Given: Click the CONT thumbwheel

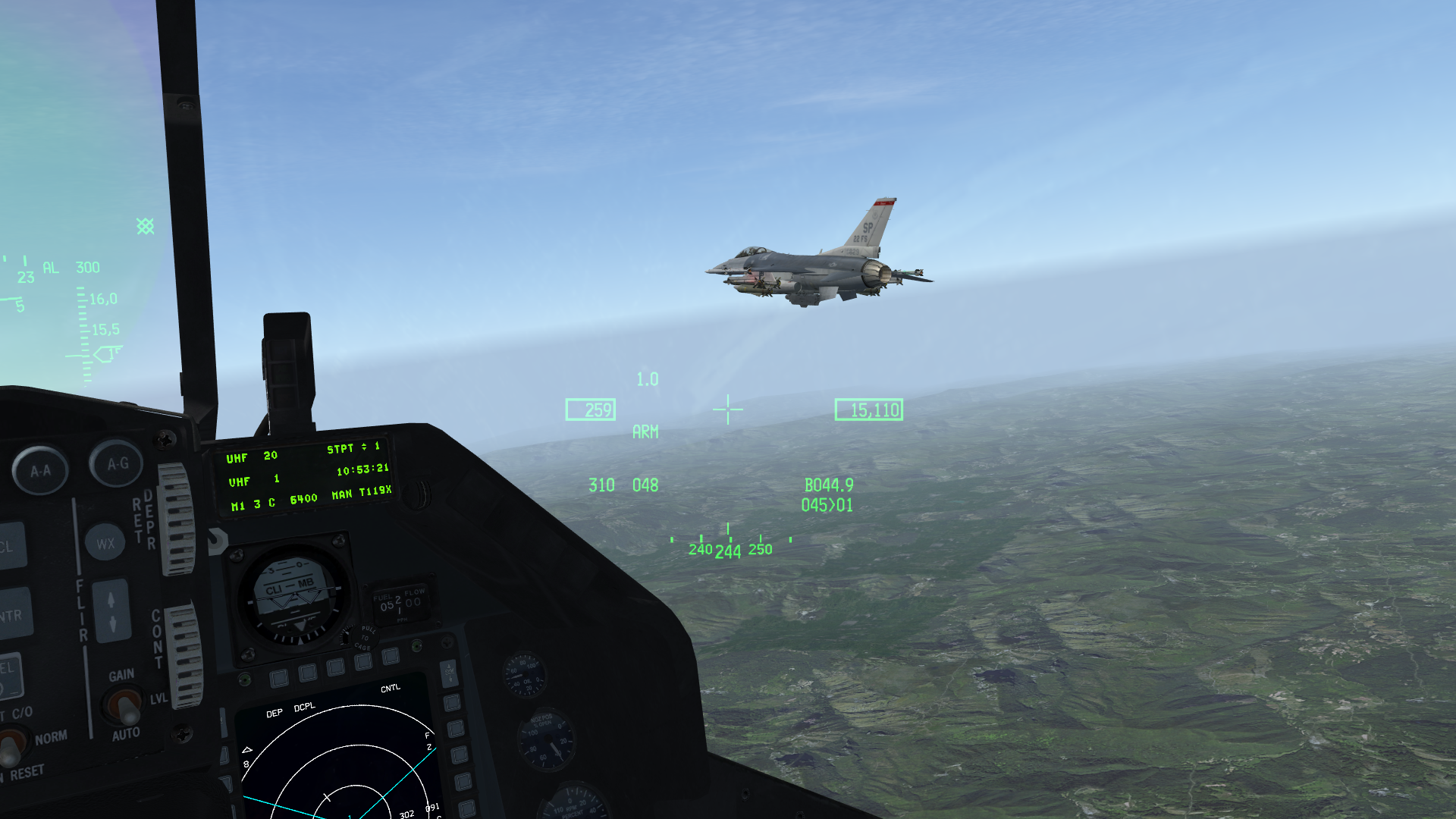Looking at the screenshot, I should pyautogui.click(x=183, y=654).
